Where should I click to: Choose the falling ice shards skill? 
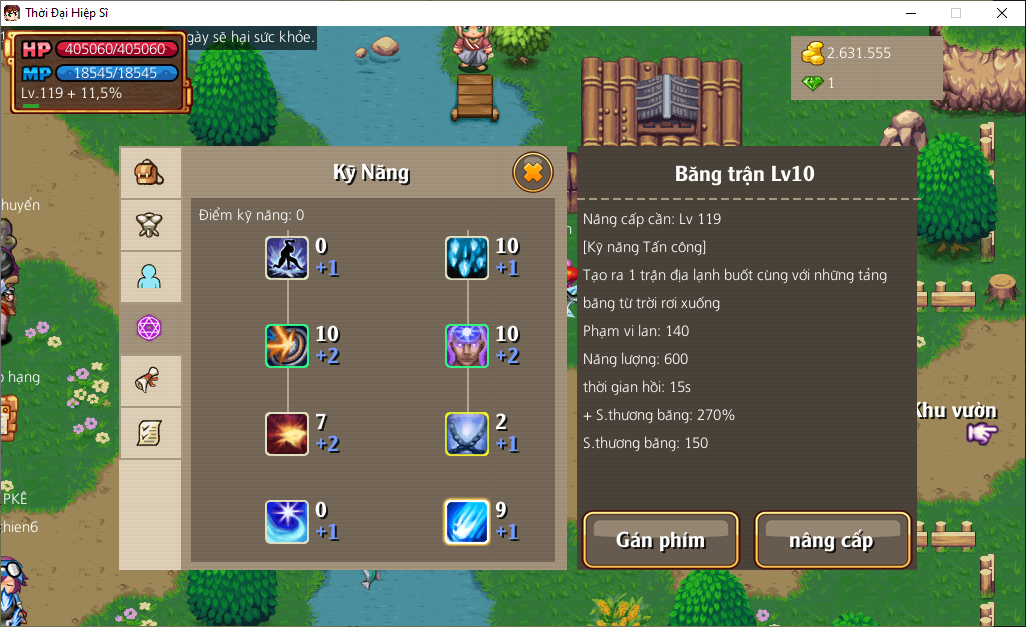pyautogui.click(x=467, y=258)
